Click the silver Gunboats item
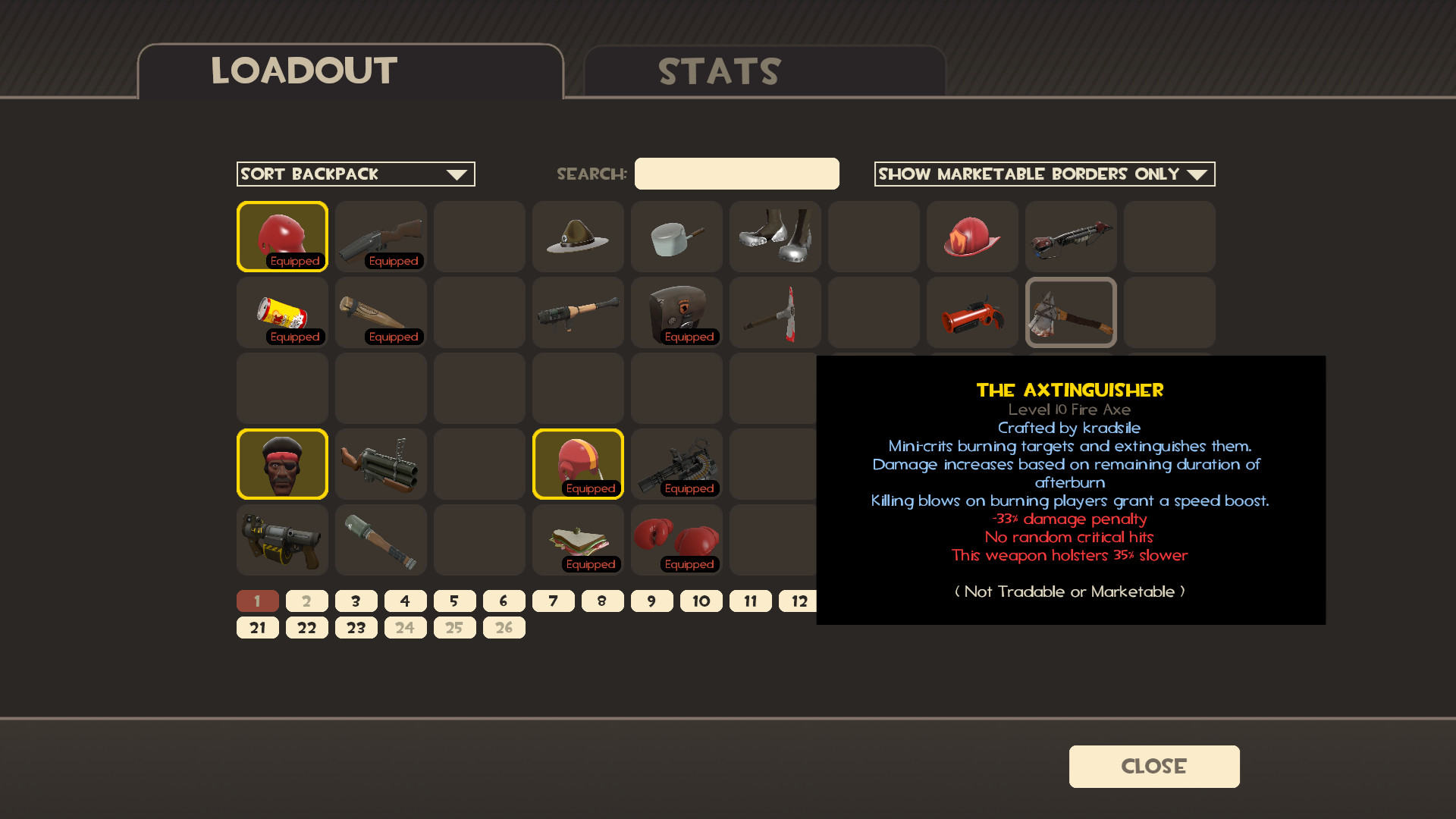 pos(775,236)
